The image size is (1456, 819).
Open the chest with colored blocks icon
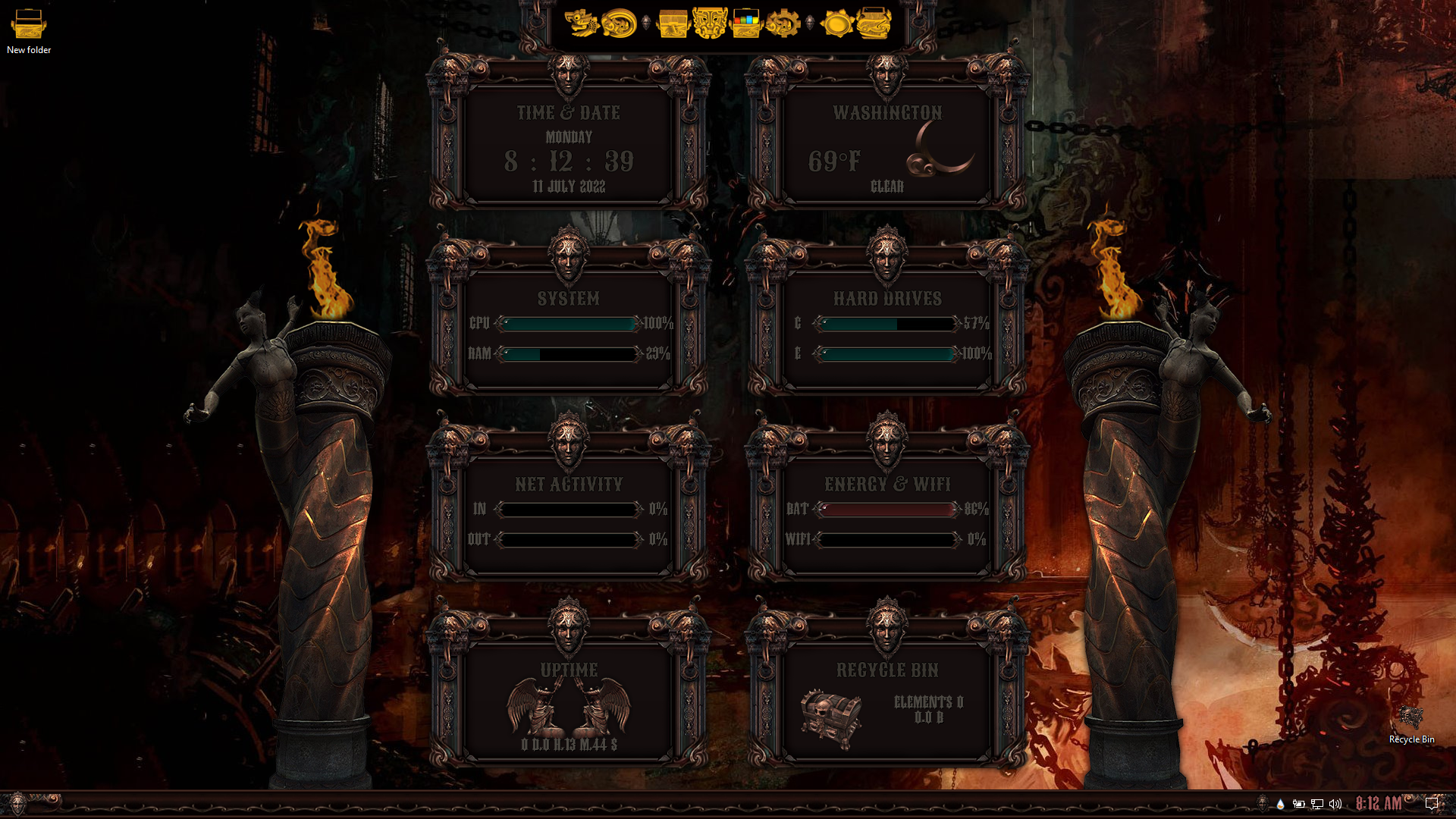pyautogui.click(x=746, y=24)
